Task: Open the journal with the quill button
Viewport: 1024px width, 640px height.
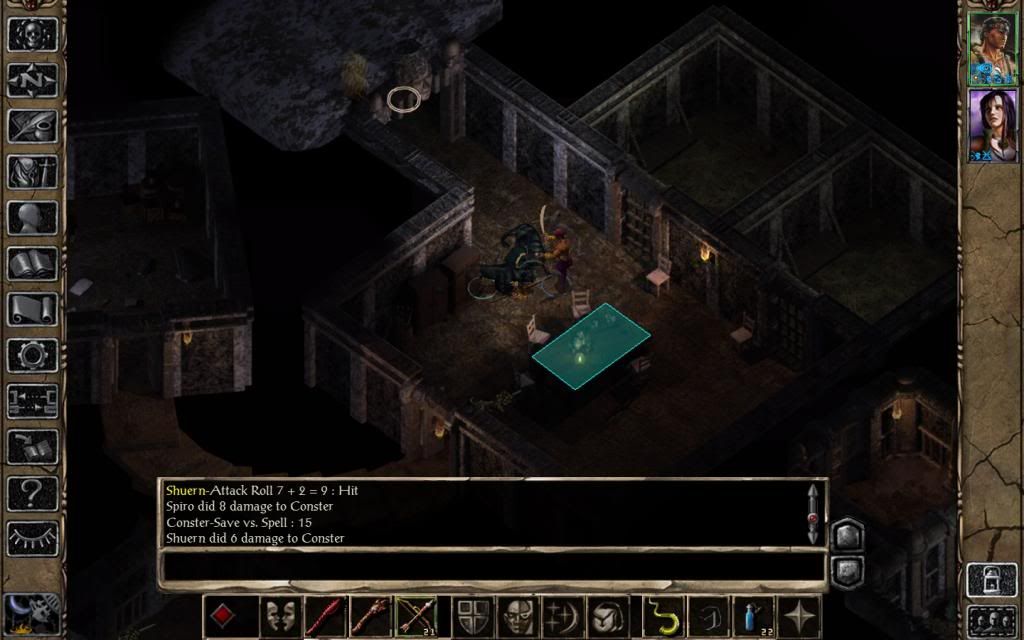Action: coord(32,125)
